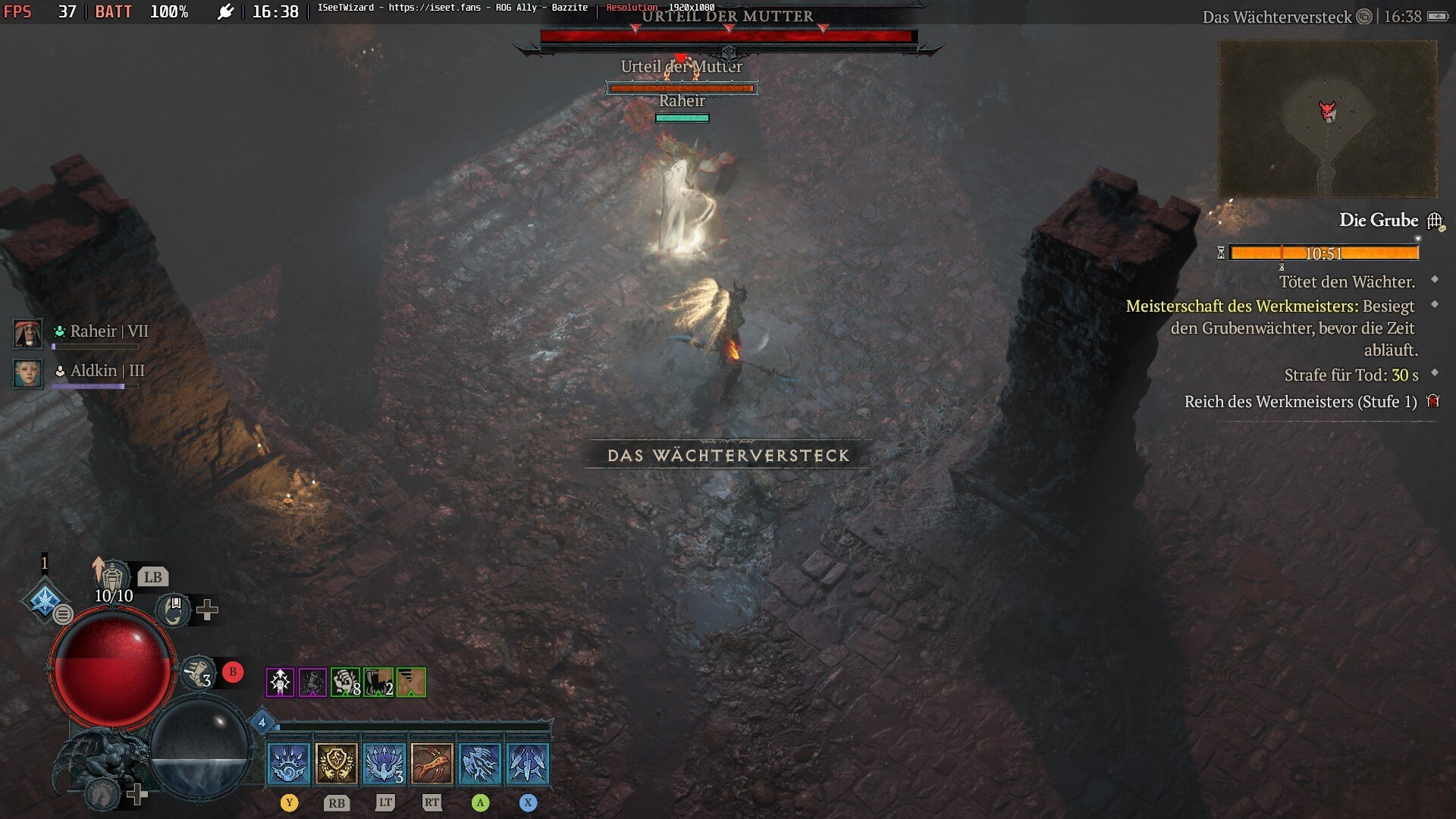Open the emote wheel icon
1456x819 pixels.
coord(174,610)
